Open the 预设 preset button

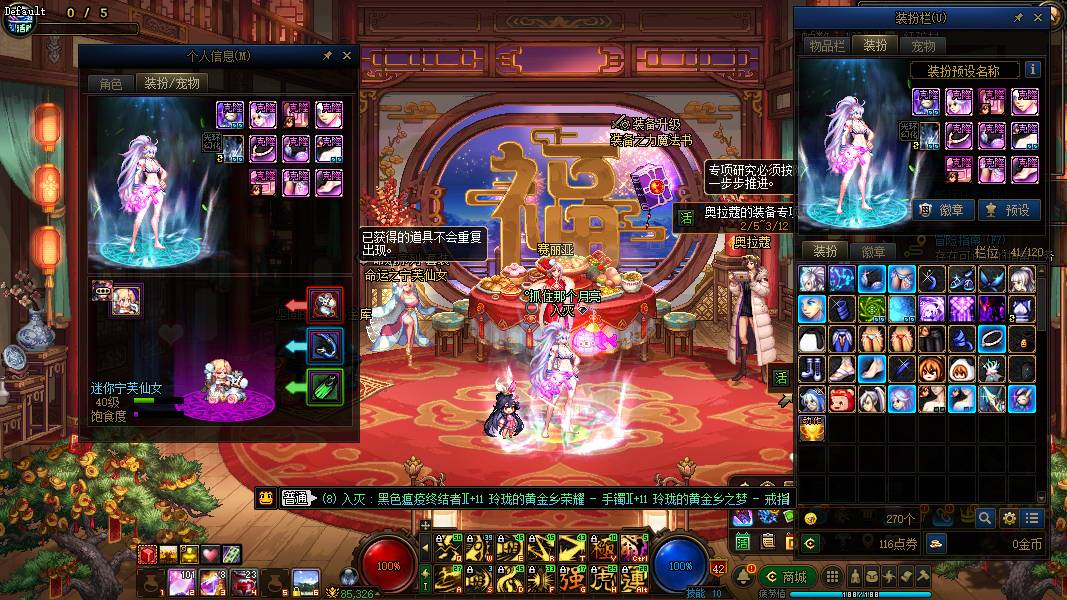[1007, 210]
